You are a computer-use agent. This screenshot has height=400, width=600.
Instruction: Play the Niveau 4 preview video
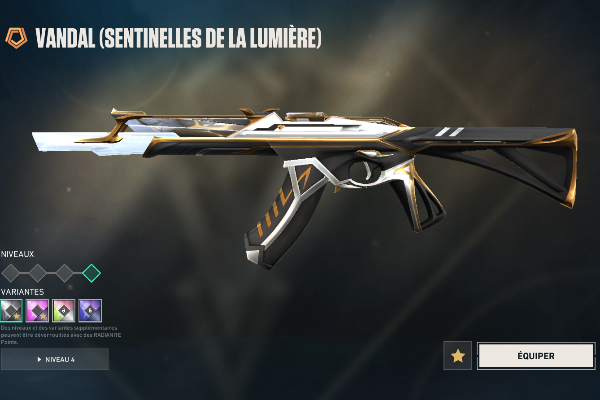pos(55,359)
